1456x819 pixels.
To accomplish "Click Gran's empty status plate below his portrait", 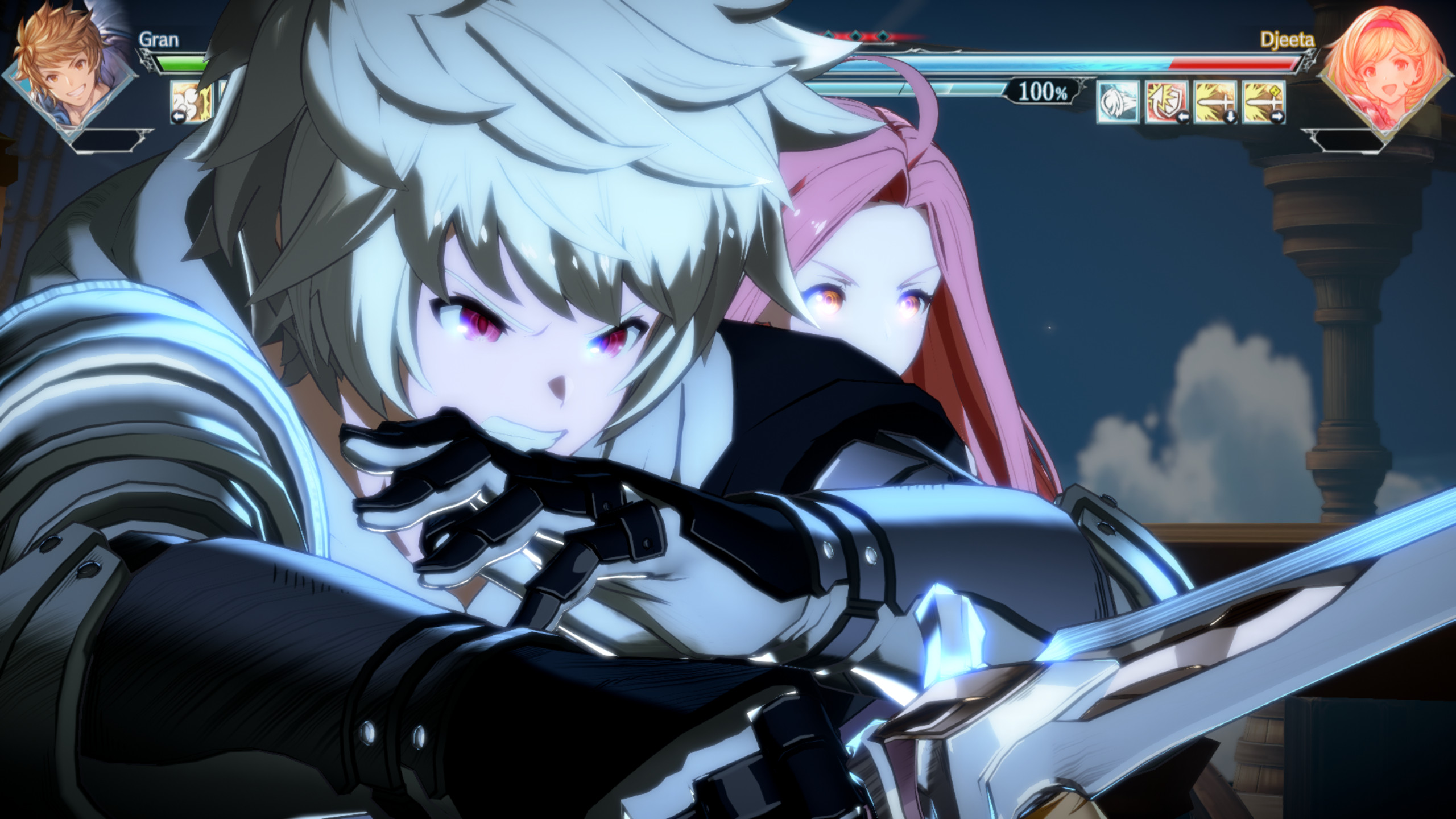I will click(x=107, y=140).
